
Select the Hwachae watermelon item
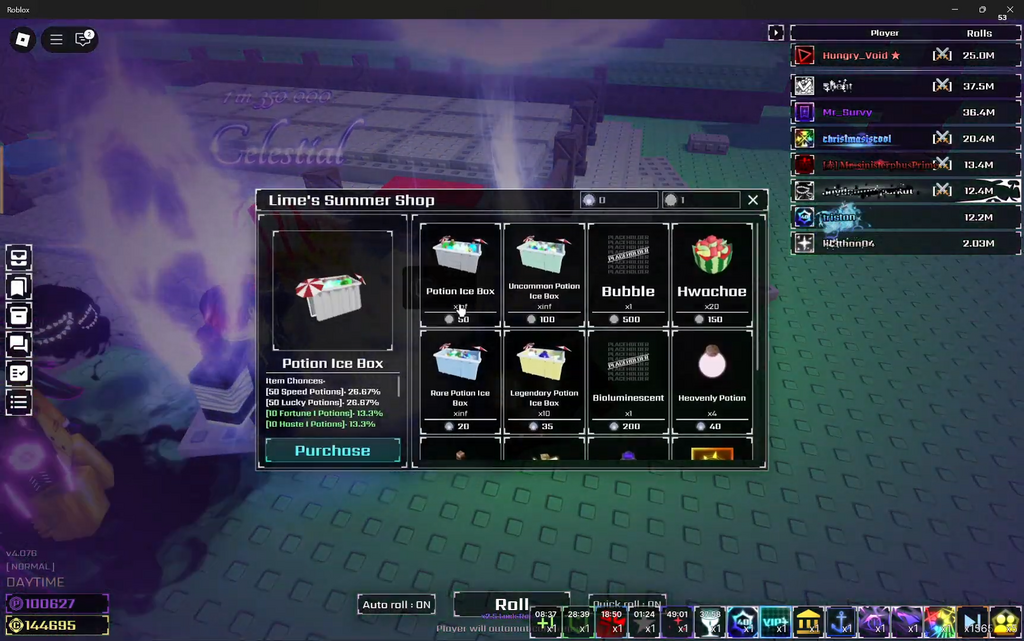pos(712,273)
